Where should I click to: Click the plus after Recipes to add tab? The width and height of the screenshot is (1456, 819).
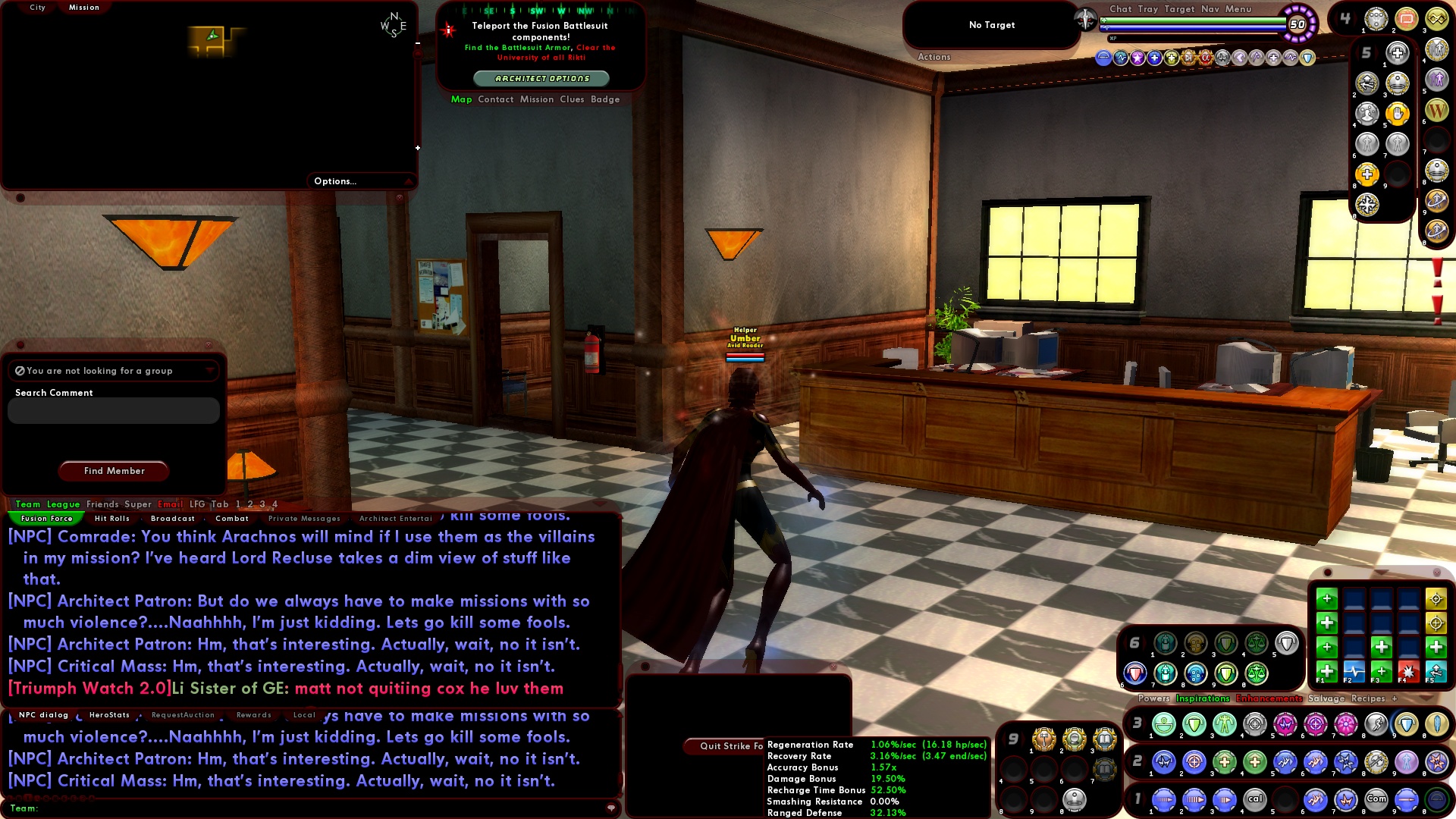point(1395,698)
